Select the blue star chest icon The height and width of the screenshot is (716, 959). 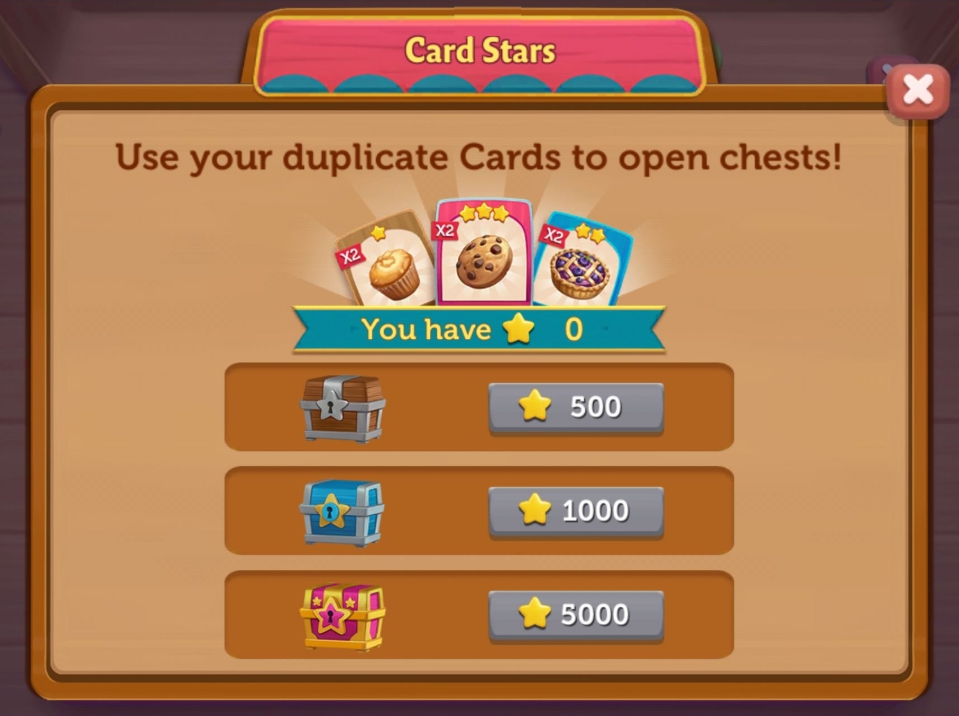(x=342, y=512)
